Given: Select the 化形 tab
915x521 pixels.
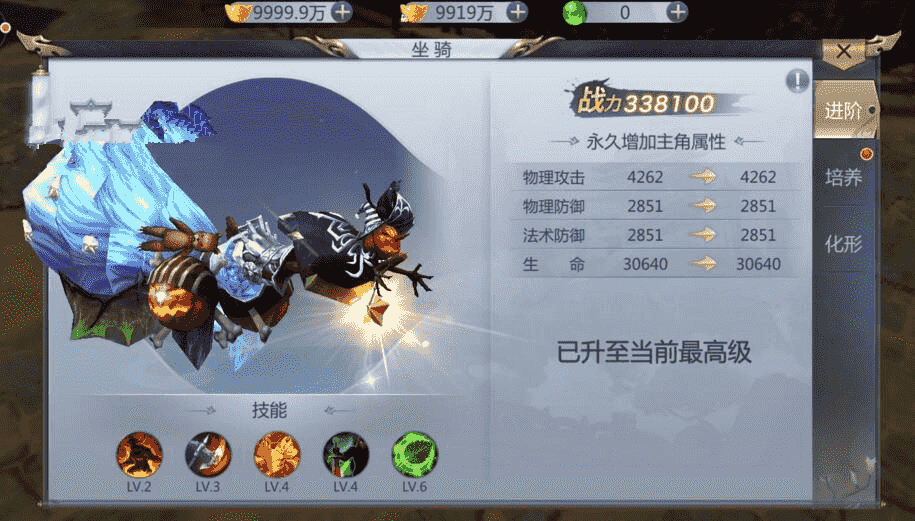Looking at the screenshot, I should (842, 243).
